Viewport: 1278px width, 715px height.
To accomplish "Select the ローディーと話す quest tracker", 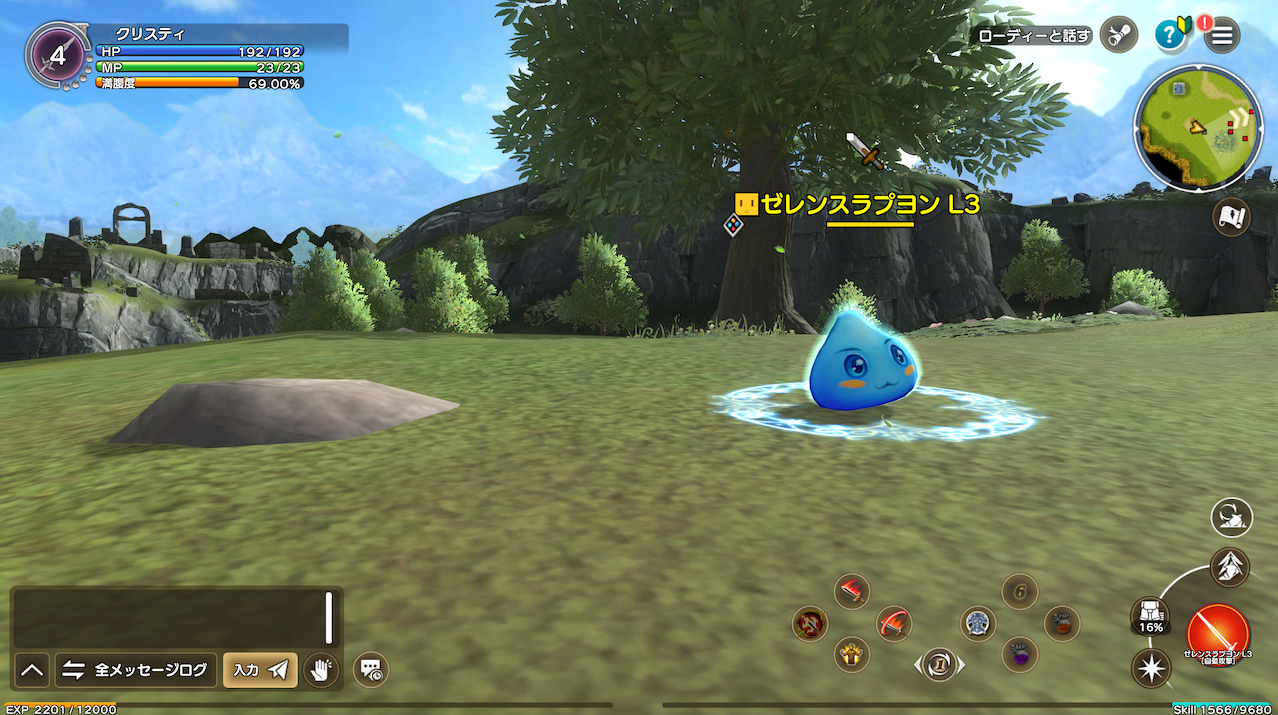I will click(x=1034, y=36).
